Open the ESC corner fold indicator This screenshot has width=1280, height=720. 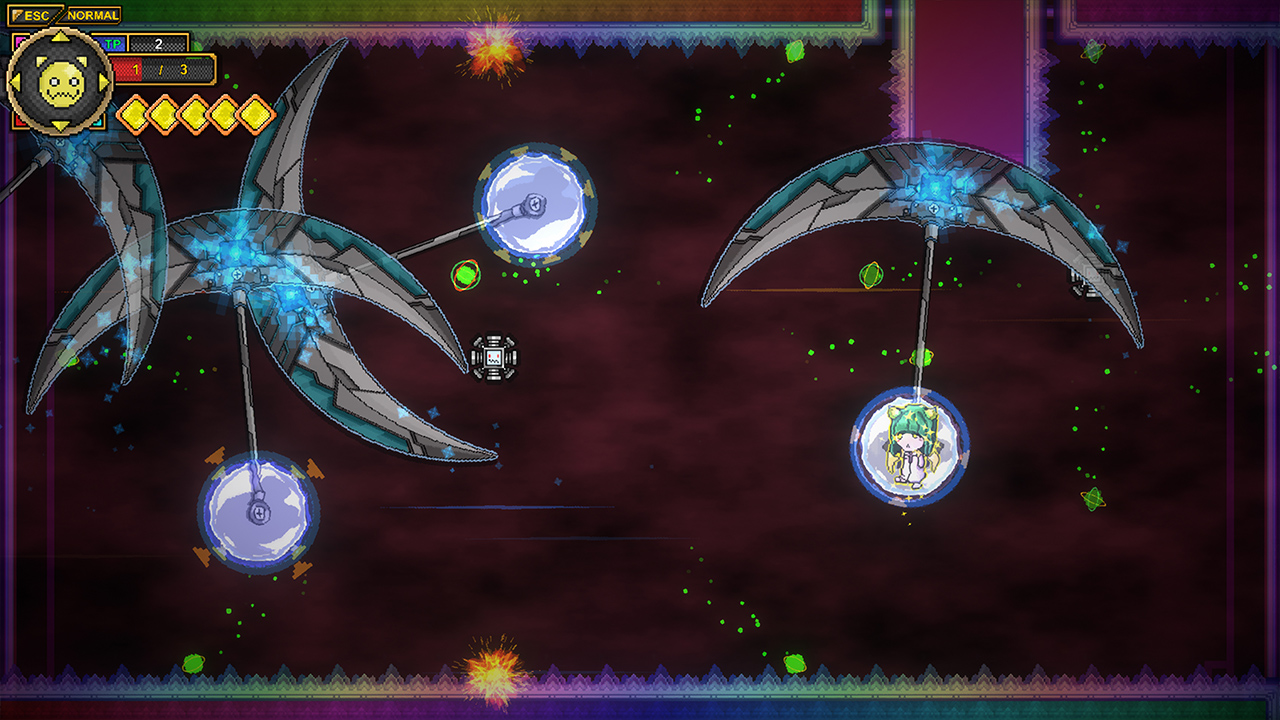[x=17, y=14]
